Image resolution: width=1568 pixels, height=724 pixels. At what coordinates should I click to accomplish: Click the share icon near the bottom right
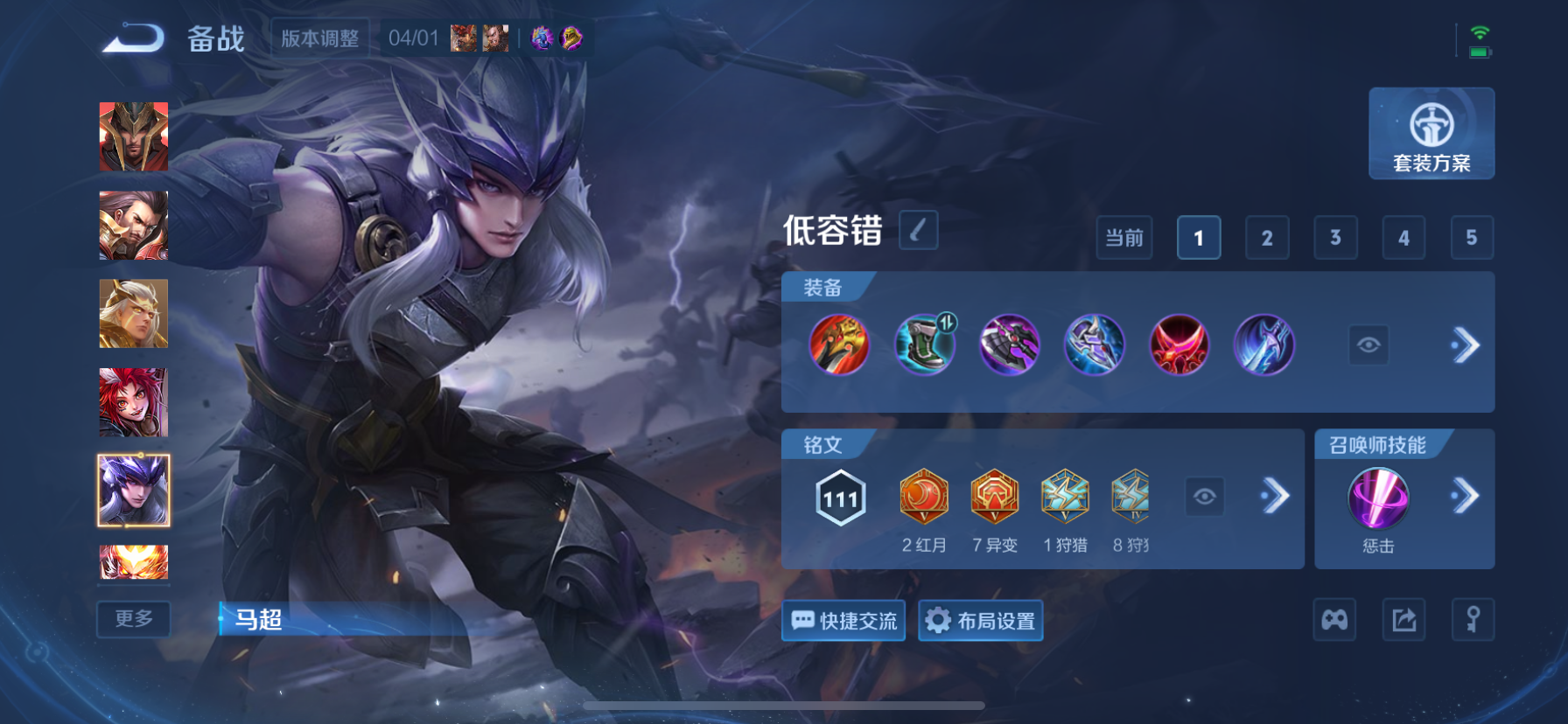[1403, 619]
